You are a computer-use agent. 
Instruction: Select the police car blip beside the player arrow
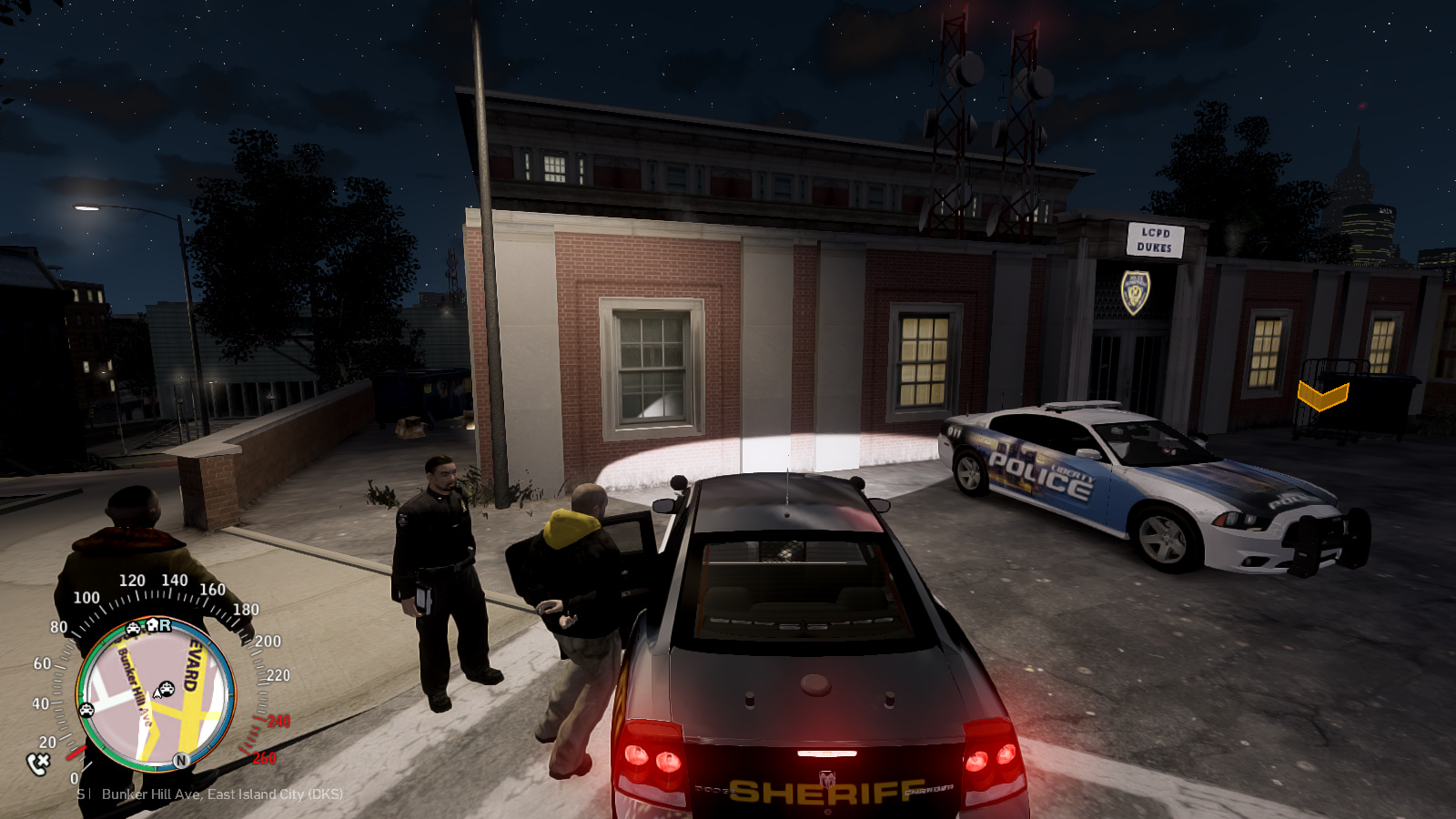point(167,688)
